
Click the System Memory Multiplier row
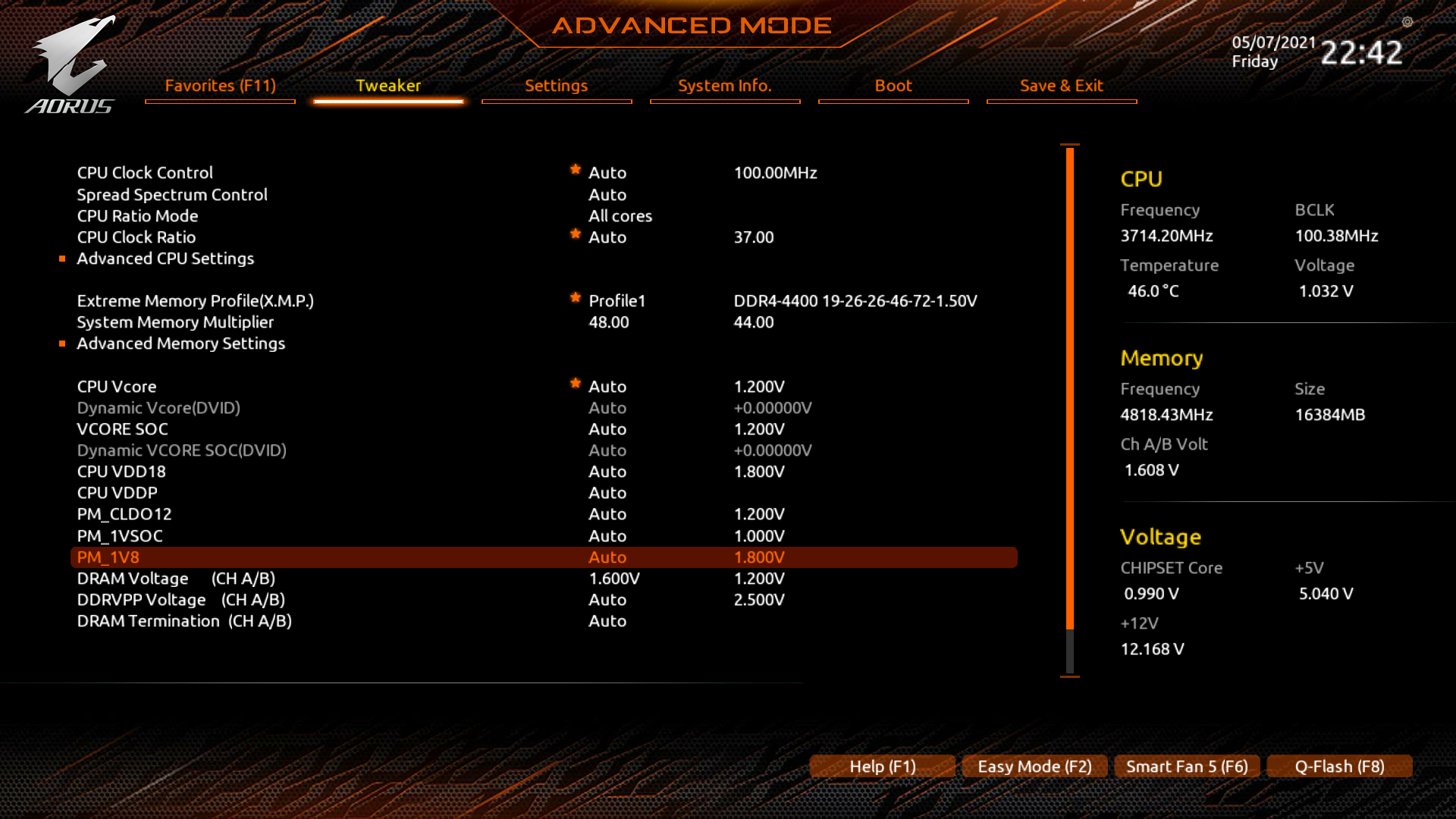(x=175, y=322)
